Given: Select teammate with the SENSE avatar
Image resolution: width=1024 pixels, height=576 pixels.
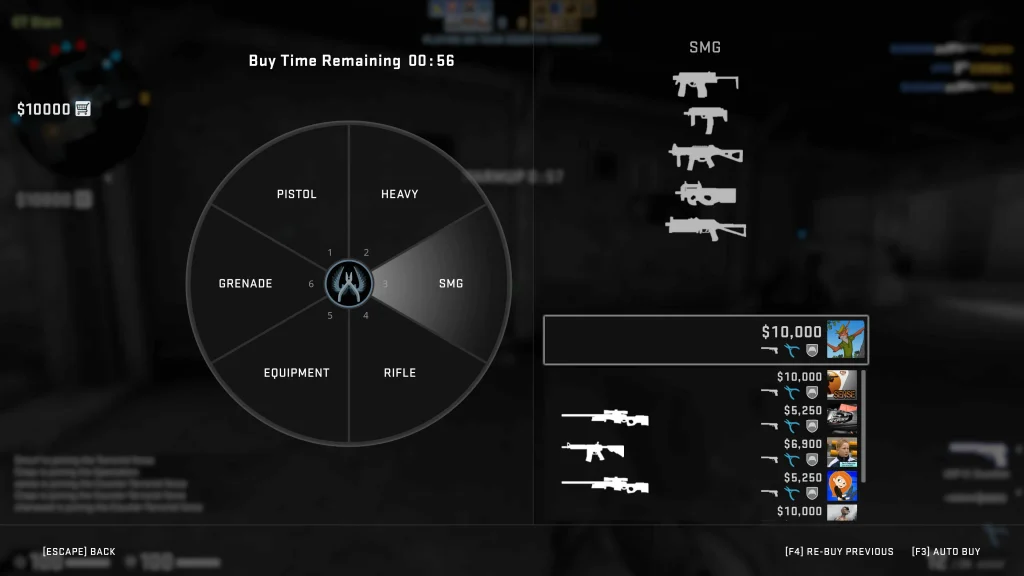Looking at the screenshot, I should (x=842, y=386).
